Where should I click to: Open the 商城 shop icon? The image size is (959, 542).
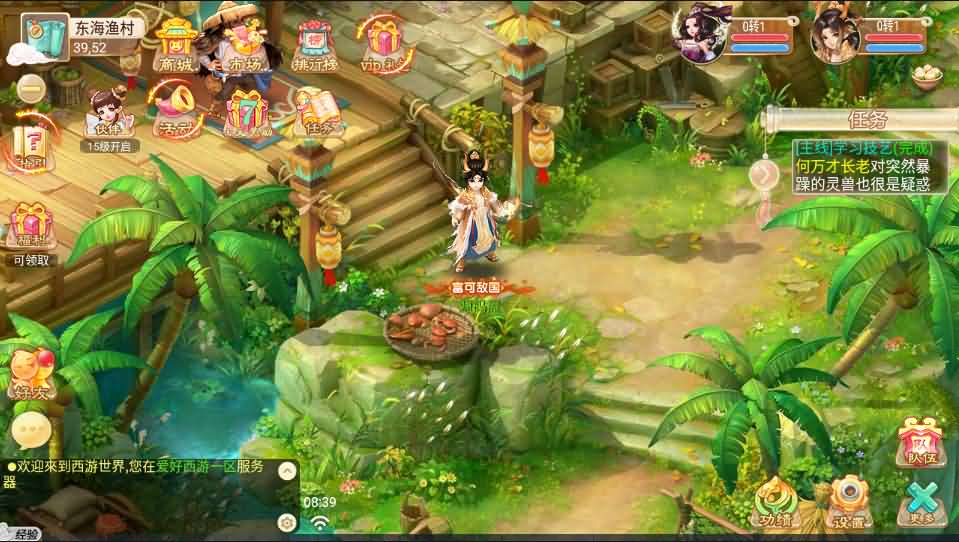(177, 45)
